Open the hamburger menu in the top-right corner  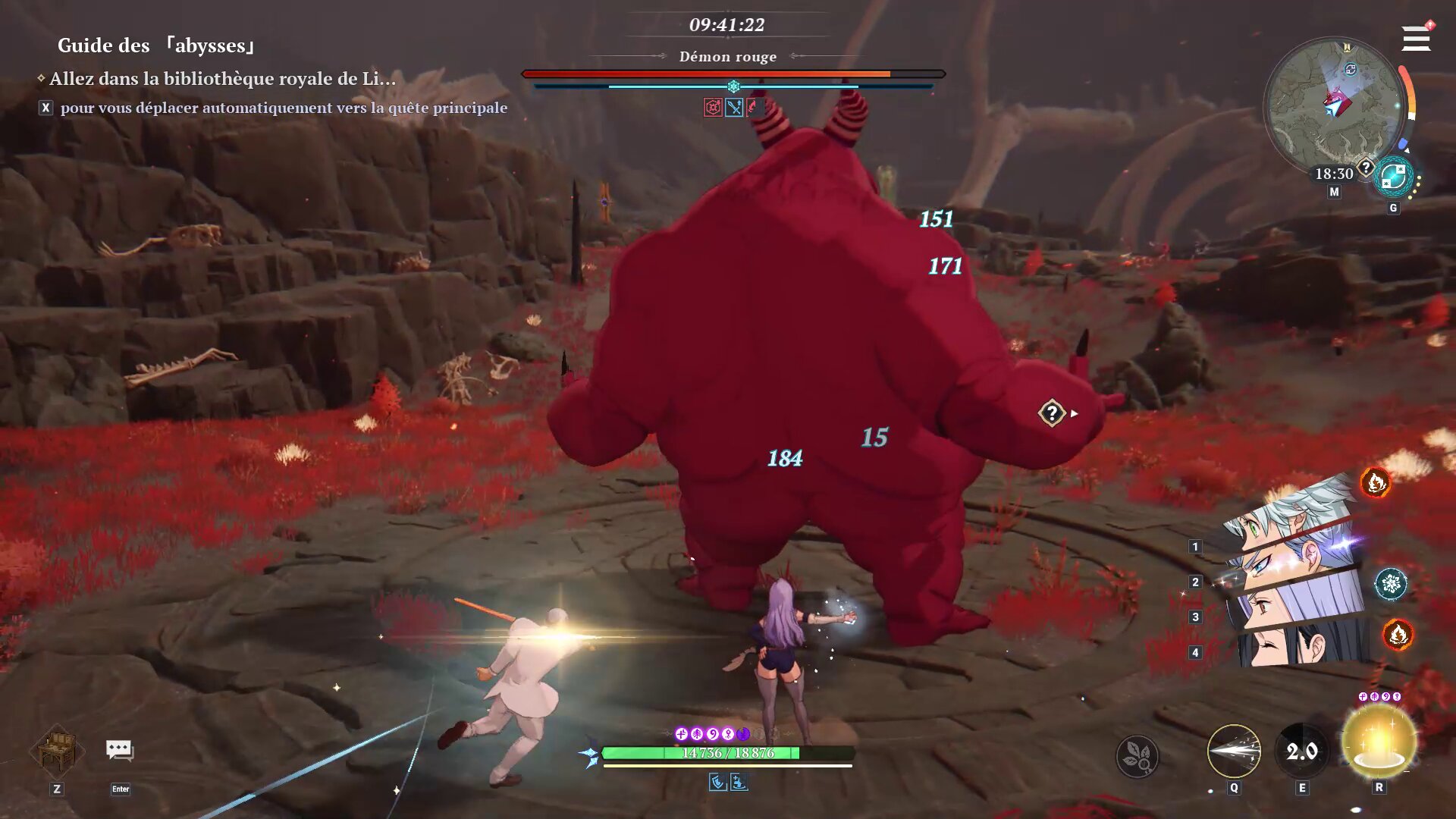coord(1415,38)
